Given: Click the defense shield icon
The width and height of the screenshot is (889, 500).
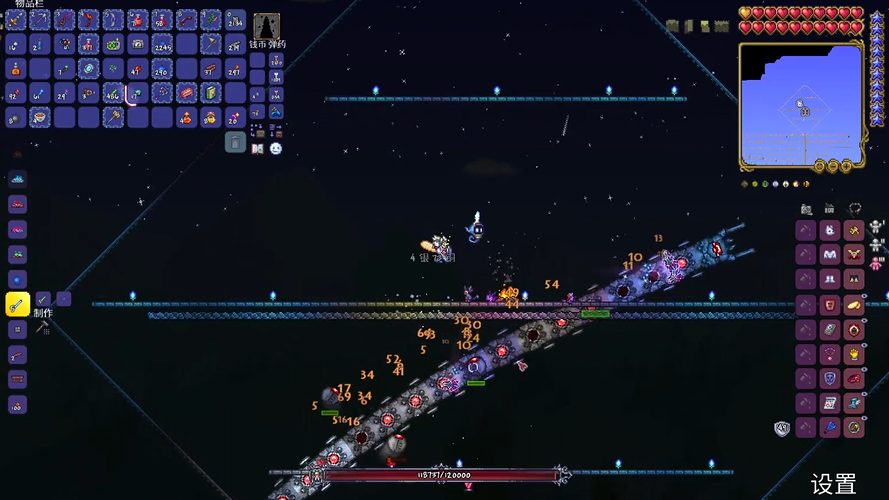Looking at the screenshot, I should coord(782,428).
